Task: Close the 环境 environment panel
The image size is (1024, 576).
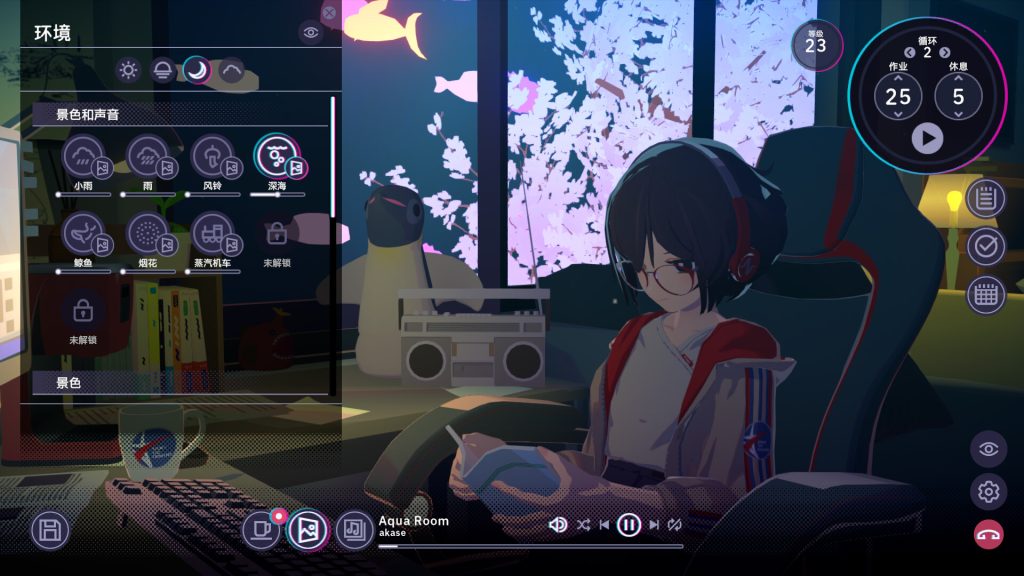Action: [329, 13]
